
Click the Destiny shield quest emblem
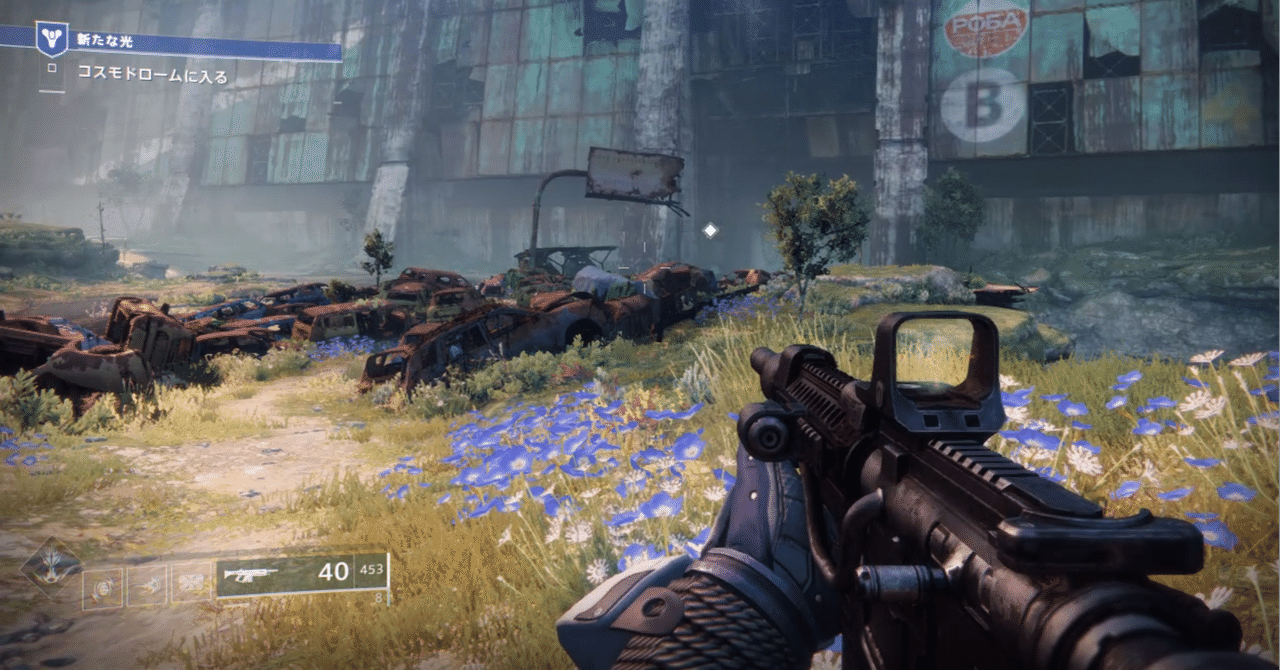coord(51,39)
